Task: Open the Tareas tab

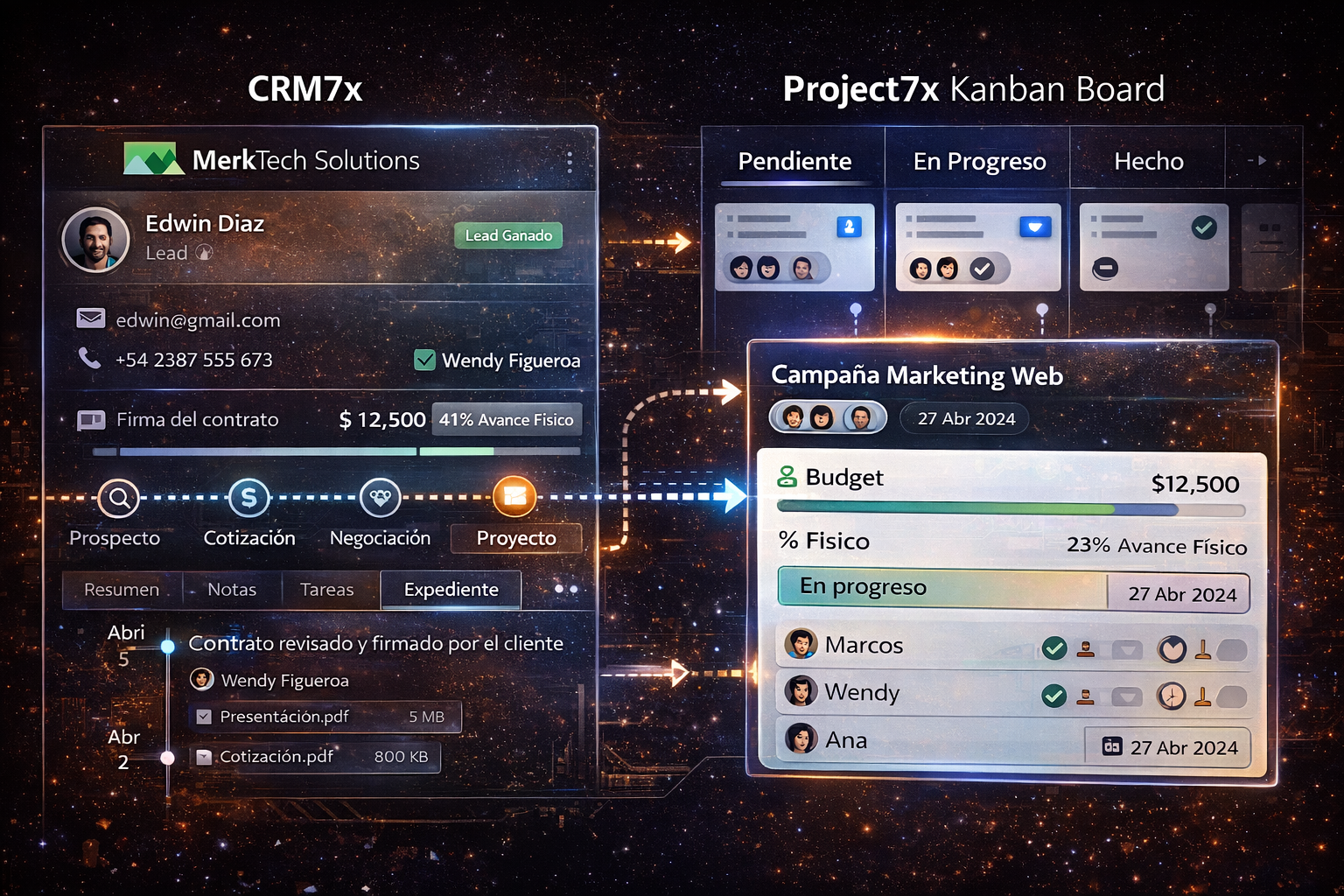Action: coord(326,590)
